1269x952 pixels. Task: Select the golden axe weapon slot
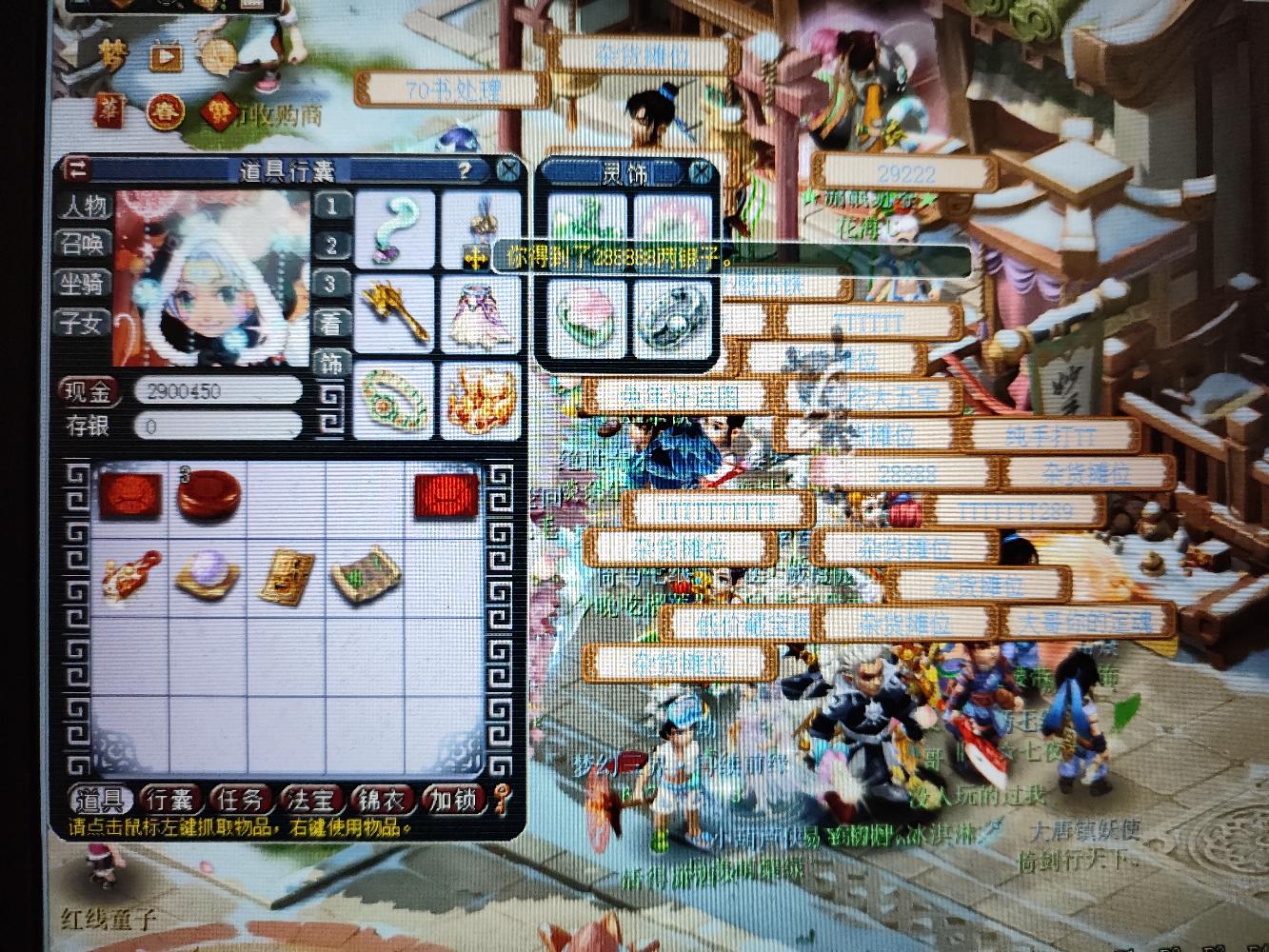pyautogui.click(x=395, y=312)
